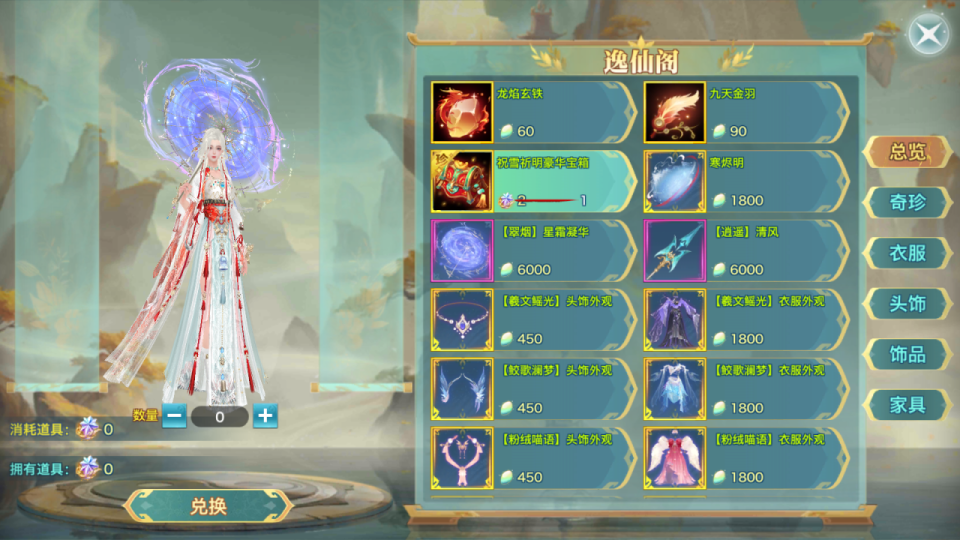Click the 兑换 exchange button
Screen dimensions: 960x540
(x=209, y=505)
